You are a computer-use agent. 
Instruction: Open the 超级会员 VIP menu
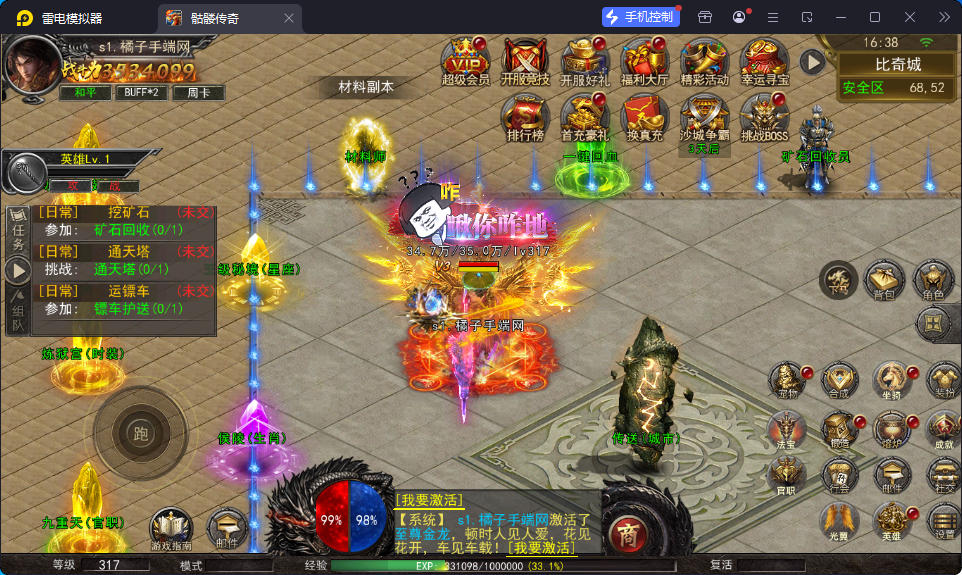[x=465, y=62]
